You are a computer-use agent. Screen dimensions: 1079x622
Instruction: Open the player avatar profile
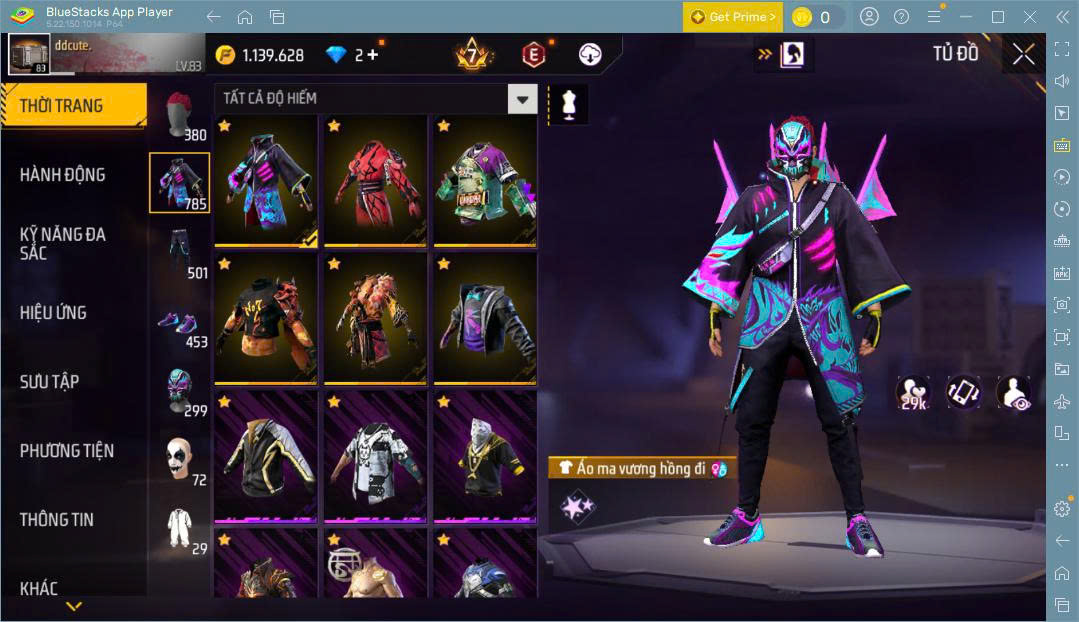click(29, 54)
